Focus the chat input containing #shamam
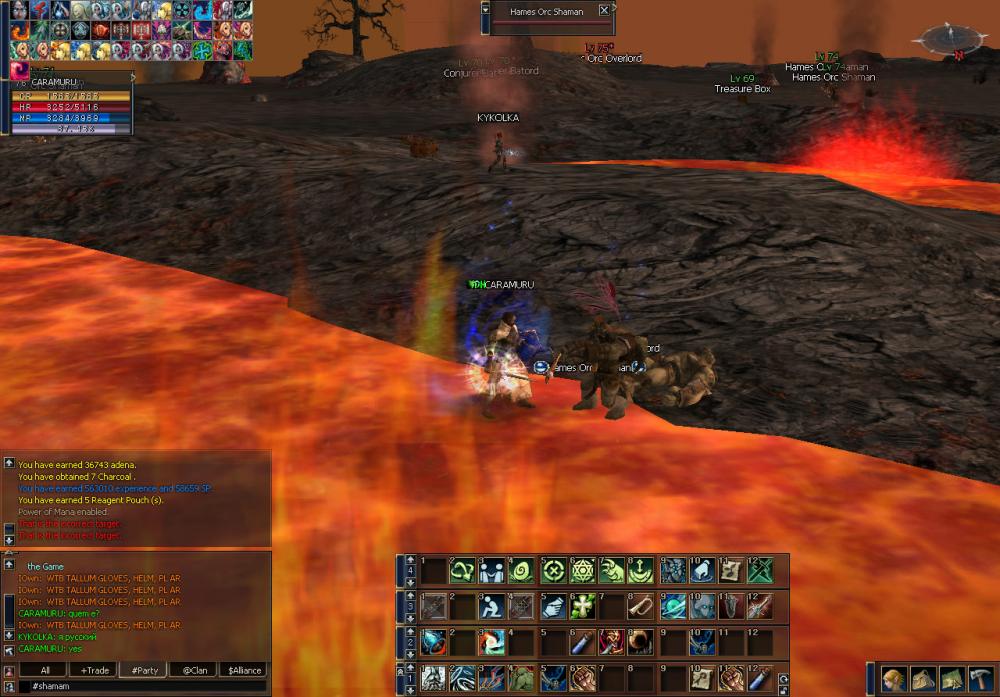 tap(145, 686)
